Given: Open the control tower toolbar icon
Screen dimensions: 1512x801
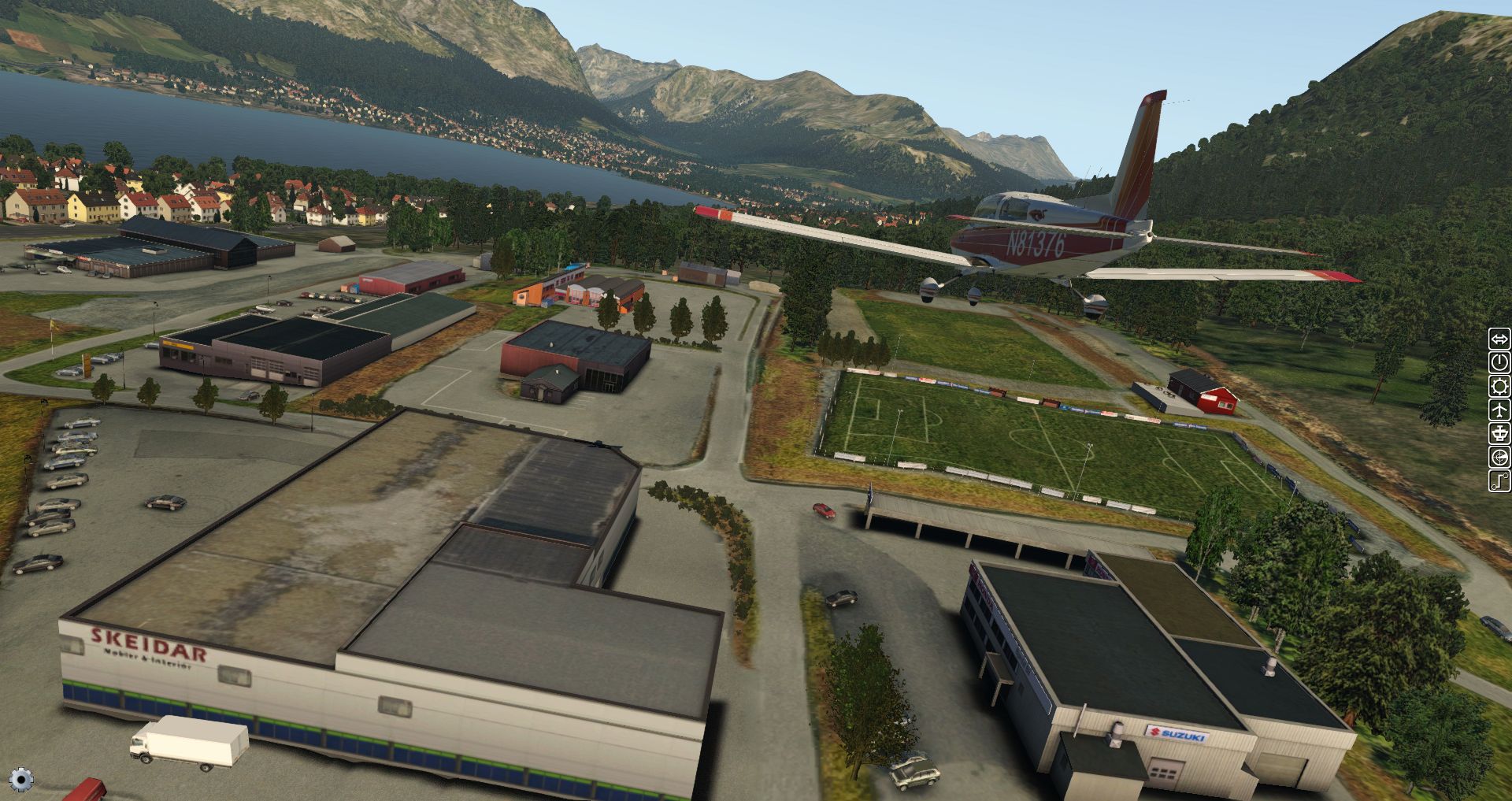Looking at the screenshot, I should pyautogui.click(x=1499, y=434).
